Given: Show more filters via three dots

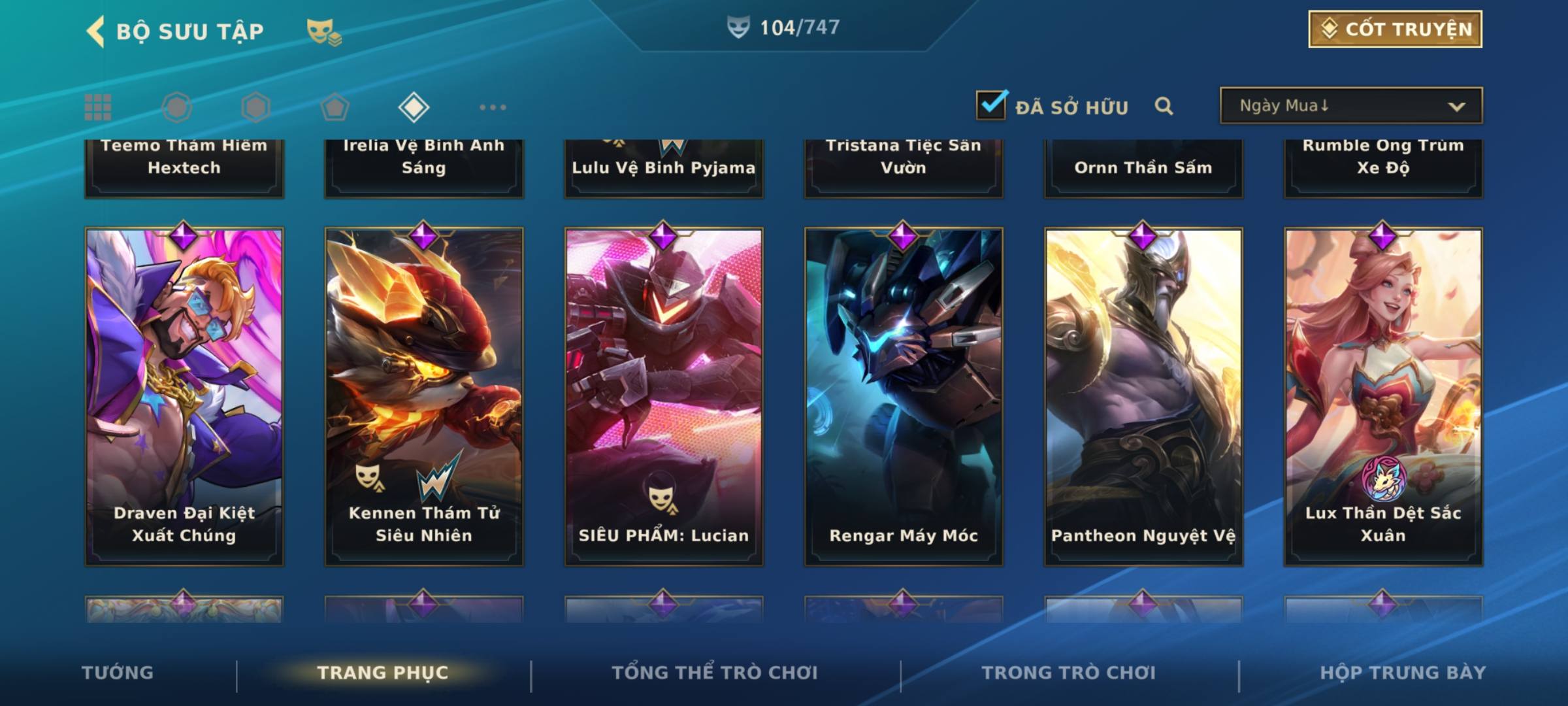Looking at the screenshot, I should [x=493, y=107].
